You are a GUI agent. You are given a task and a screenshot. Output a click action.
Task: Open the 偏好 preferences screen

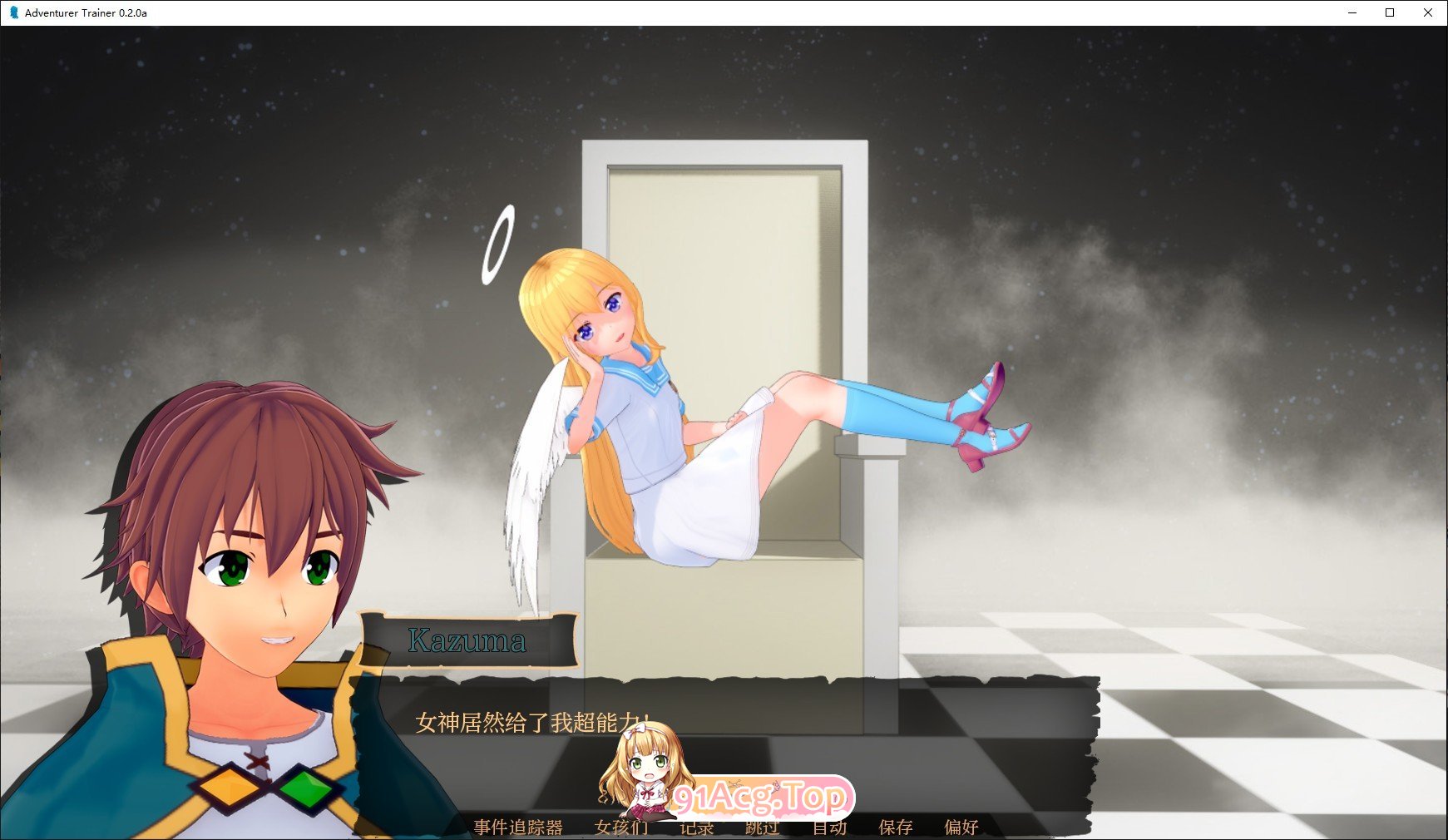coord(962,828)
